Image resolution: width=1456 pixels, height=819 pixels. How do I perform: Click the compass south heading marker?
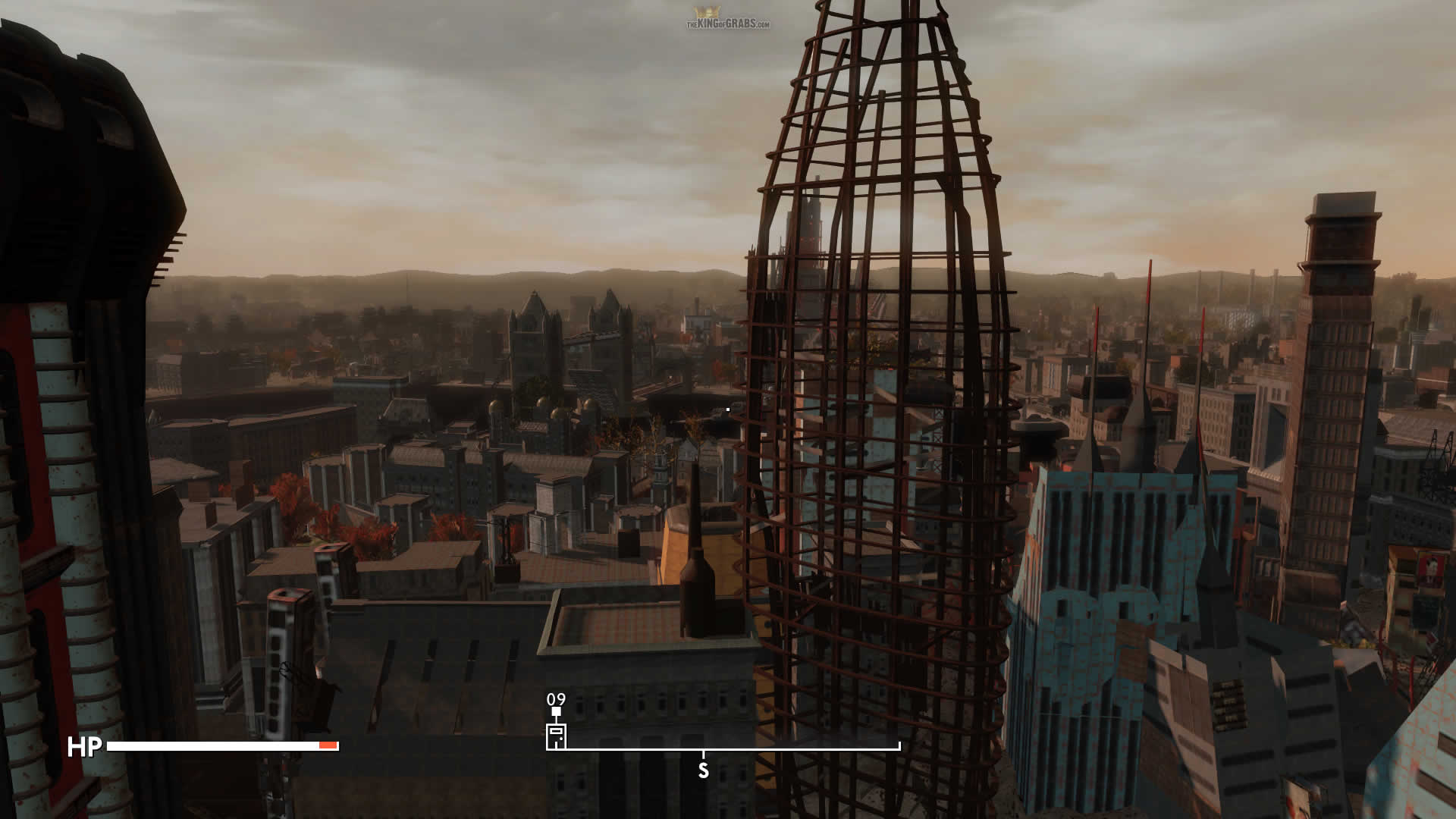[703, 770]
